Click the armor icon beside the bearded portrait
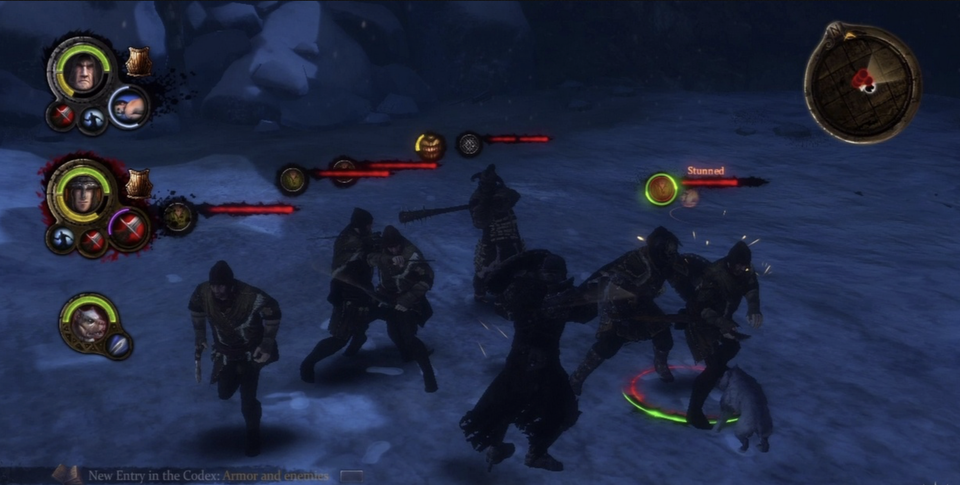This screenshot has width=960, height=485. click(138, 62)
